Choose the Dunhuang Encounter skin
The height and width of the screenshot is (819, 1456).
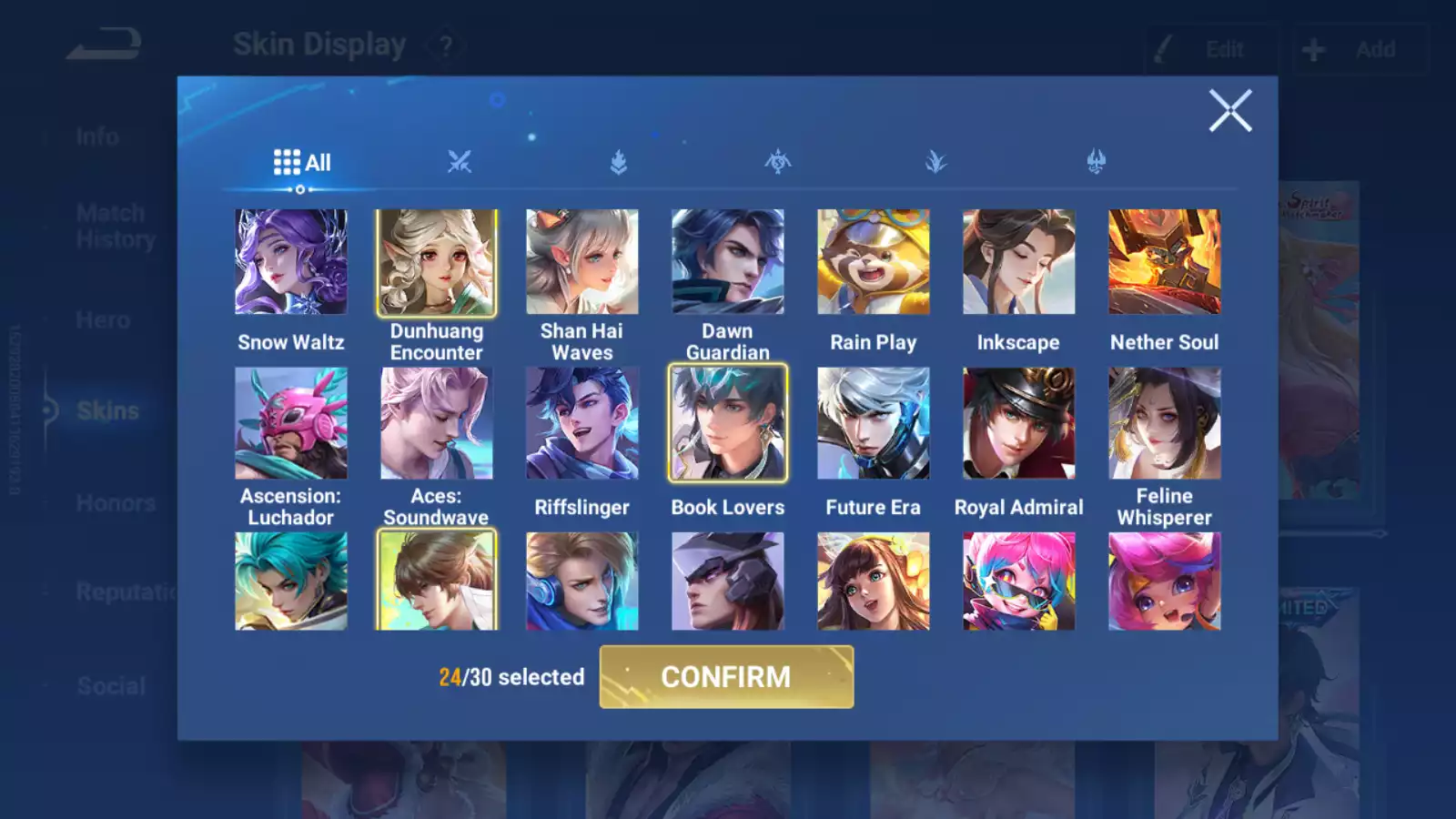click(437, 262)
